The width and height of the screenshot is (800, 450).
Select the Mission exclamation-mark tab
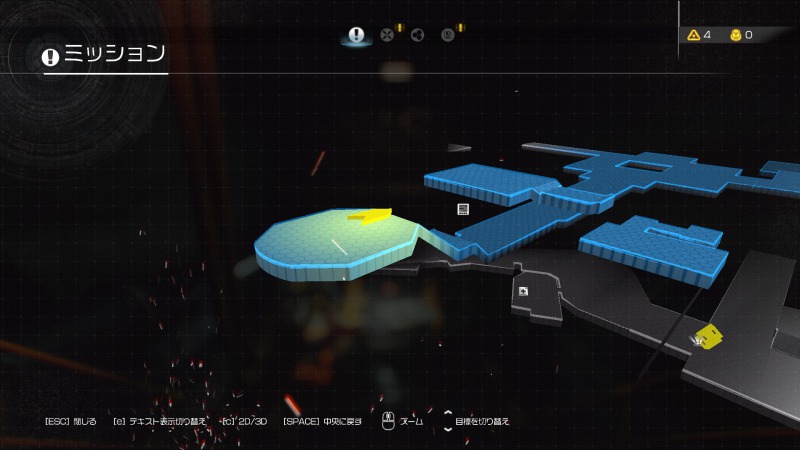point(357,35)
